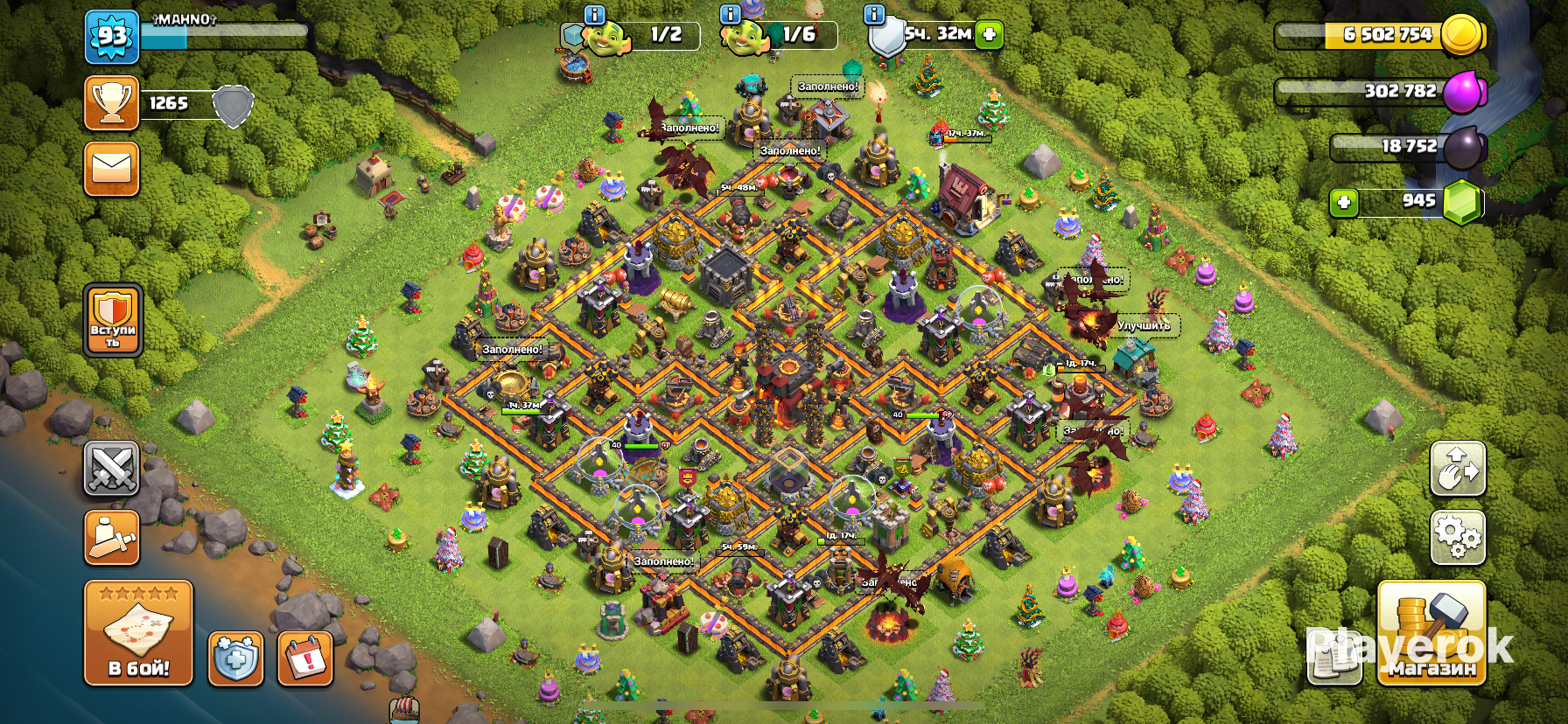Tap the Вступить clan shield button
This screenshot has height=724, width=1568.
click(x=113, y=320)
